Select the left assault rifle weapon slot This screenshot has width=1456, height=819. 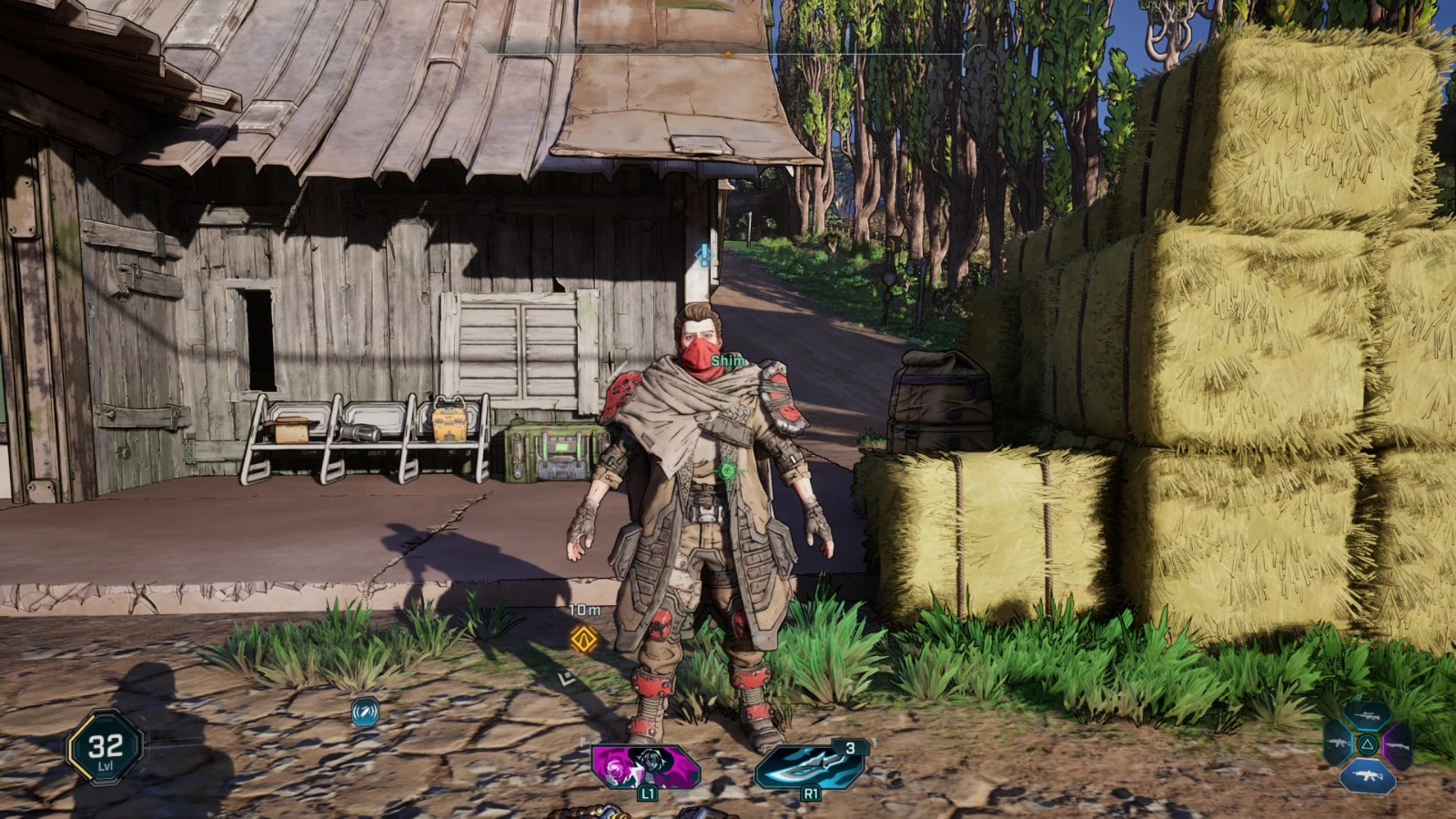1337,743
